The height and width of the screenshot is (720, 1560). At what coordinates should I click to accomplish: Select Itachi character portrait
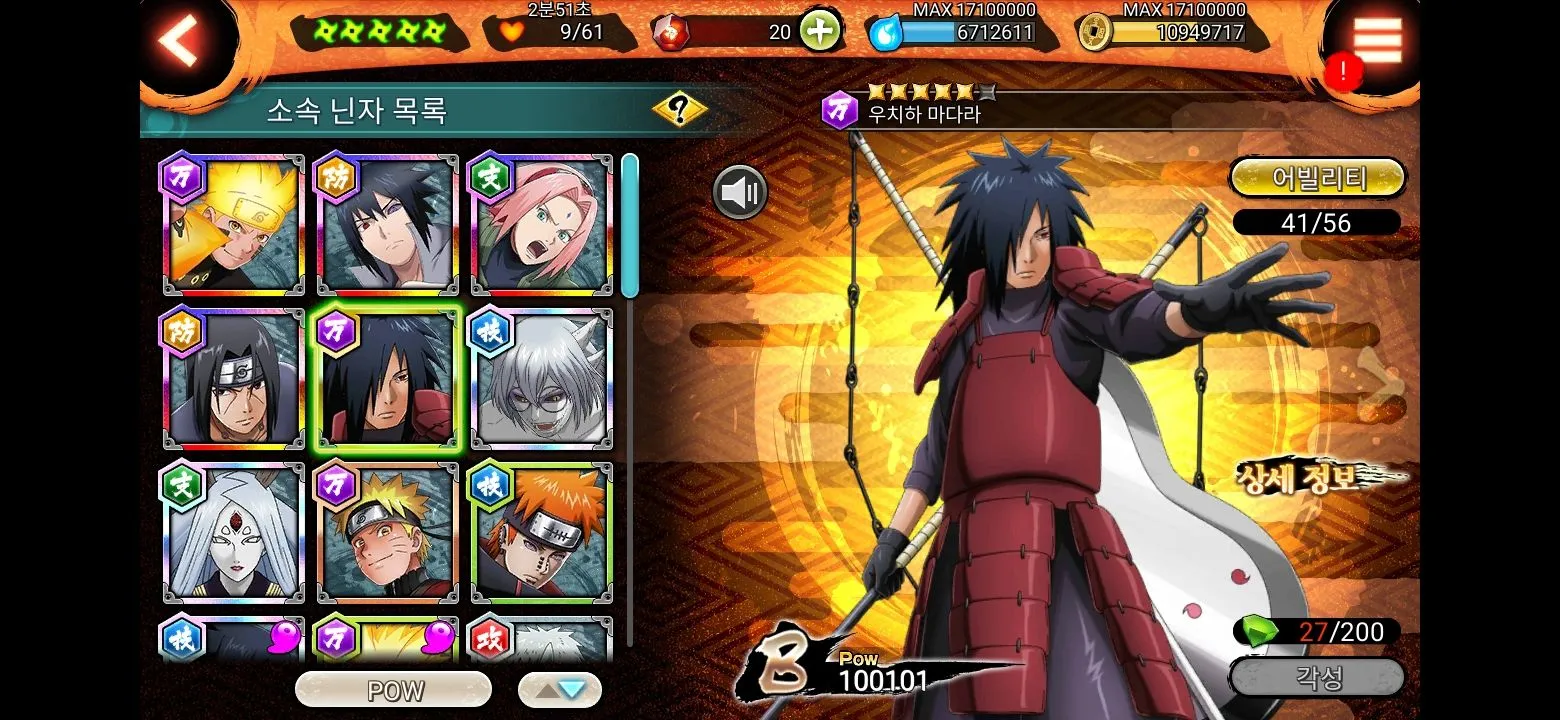click(234, 380)
